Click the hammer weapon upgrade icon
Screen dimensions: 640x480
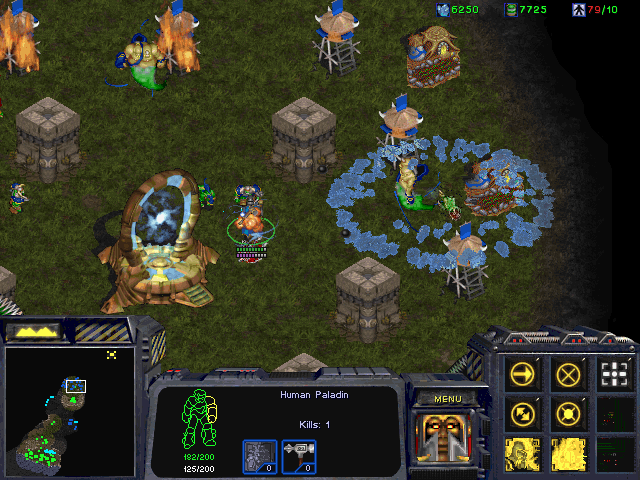click(299, 456)
